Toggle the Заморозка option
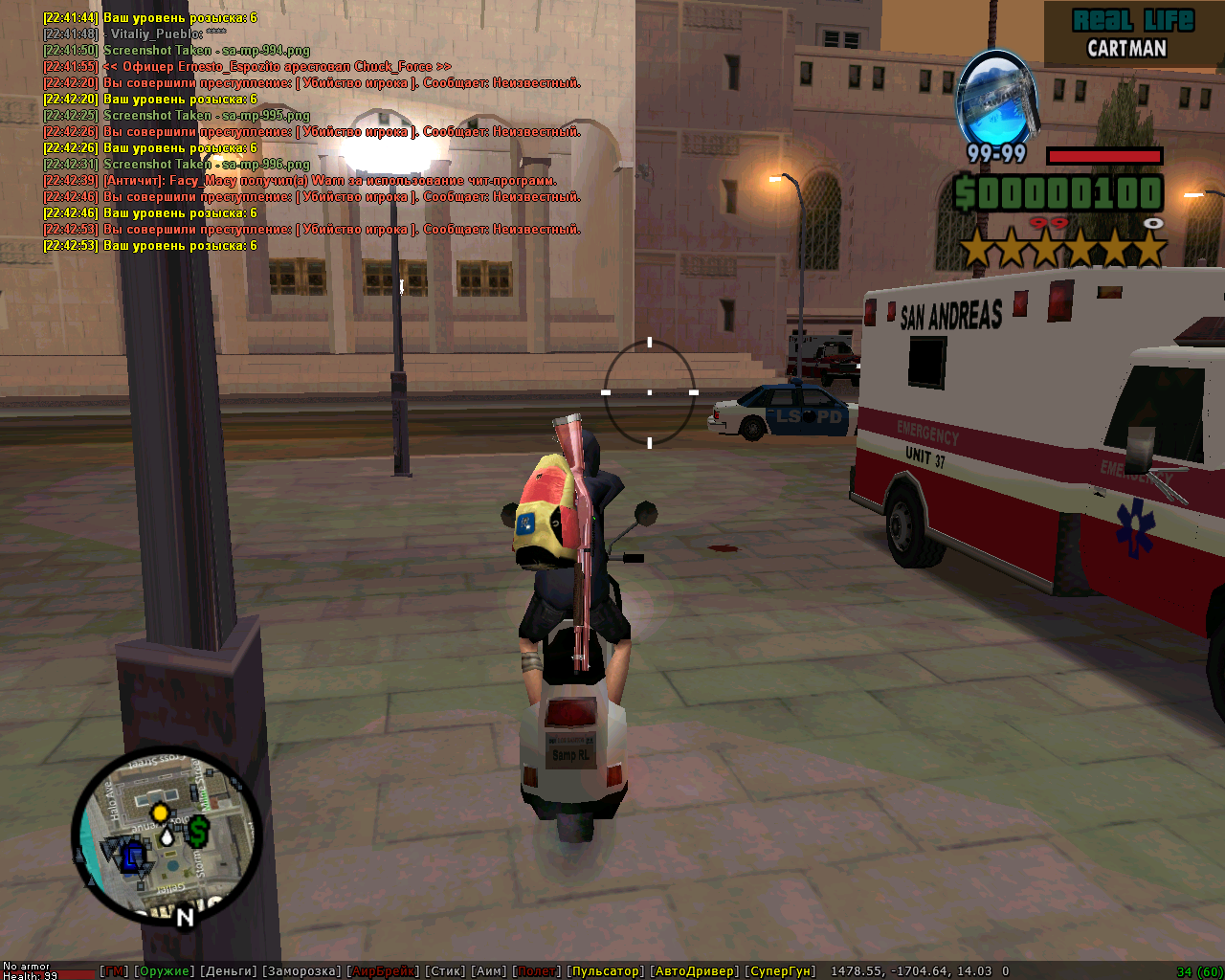 [302, 971]
